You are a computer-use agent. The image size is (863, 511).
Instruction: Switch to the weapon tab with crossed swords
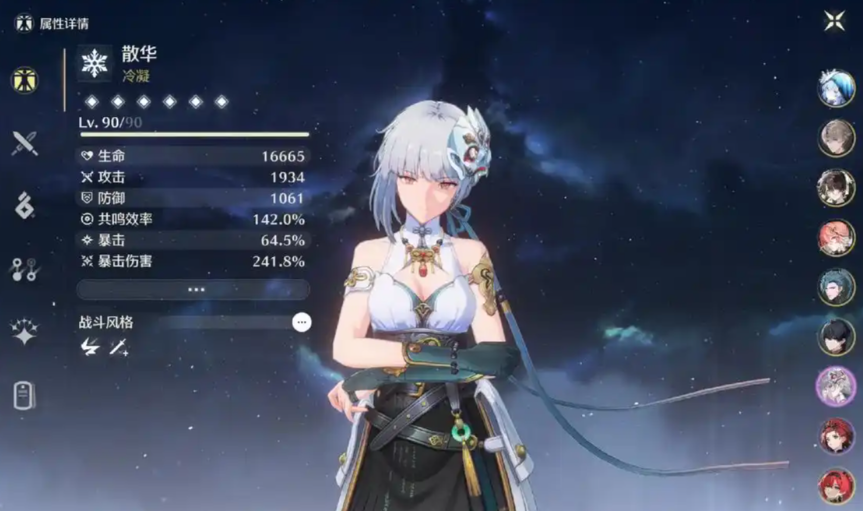click(25, 143)
